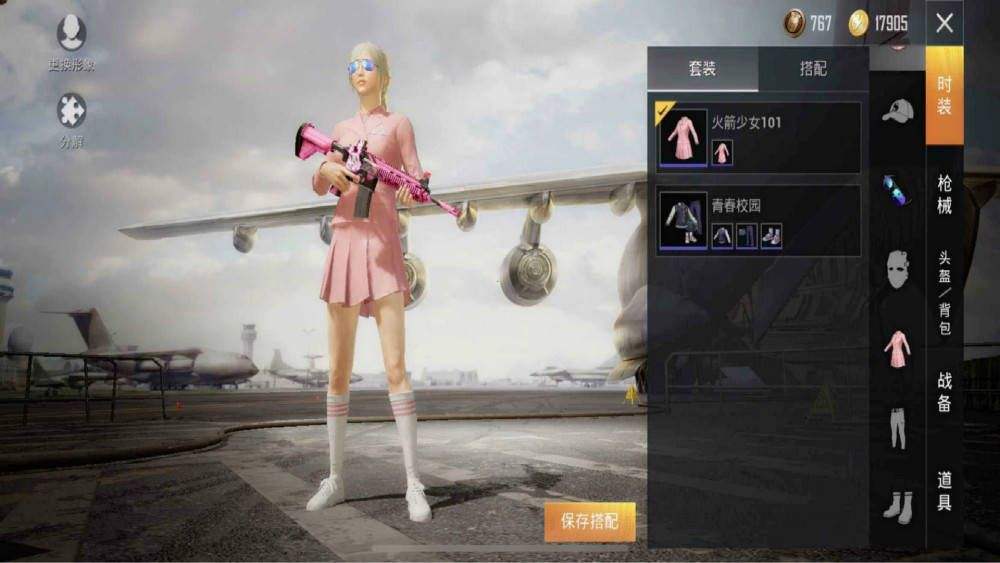Open the 枪械 category
This screenshot has width=1000, height=563.
[x=944, y=194]
